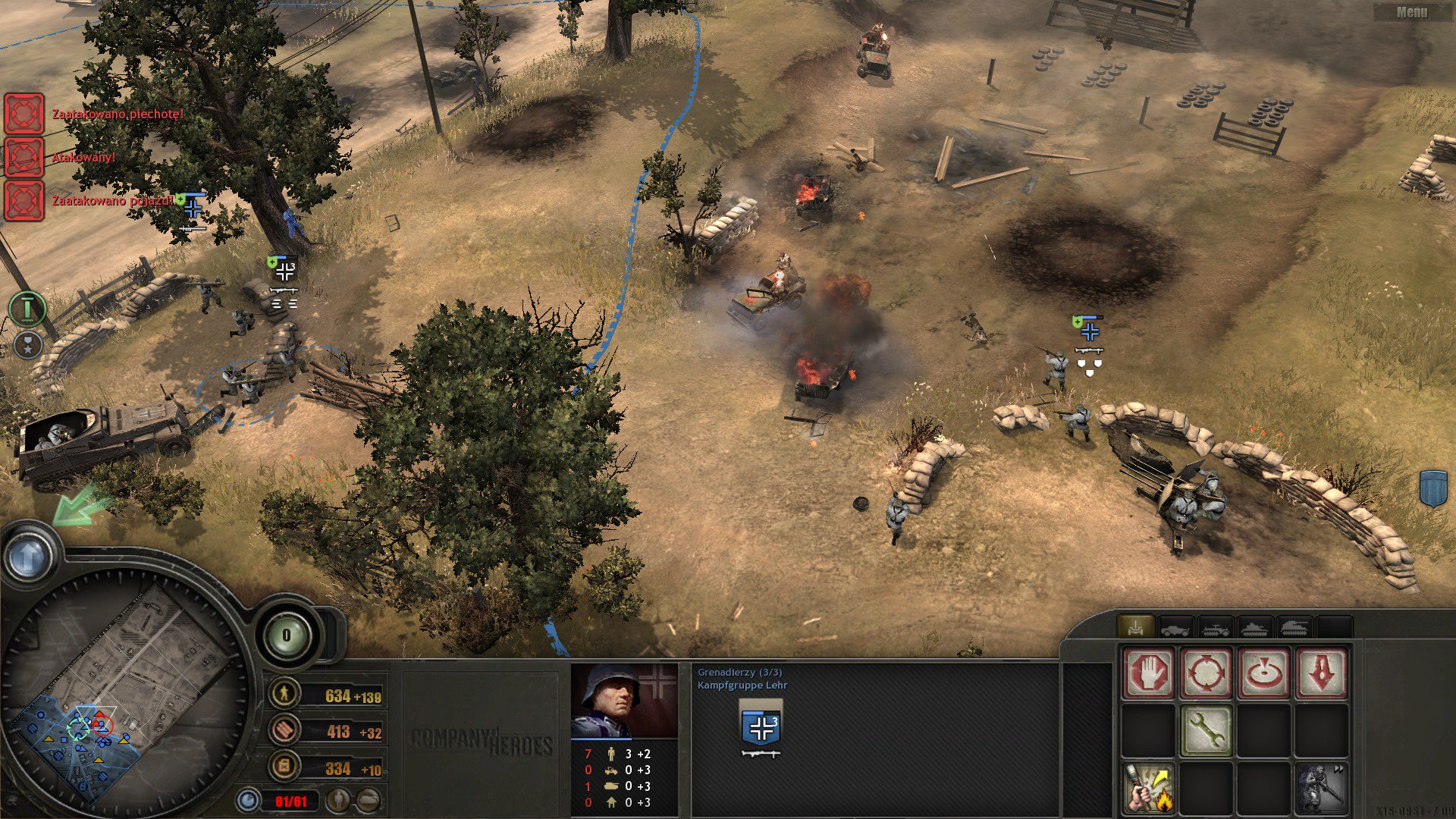Jump to the 'Zaatakowano pojazd!' alert

point(24,200)
